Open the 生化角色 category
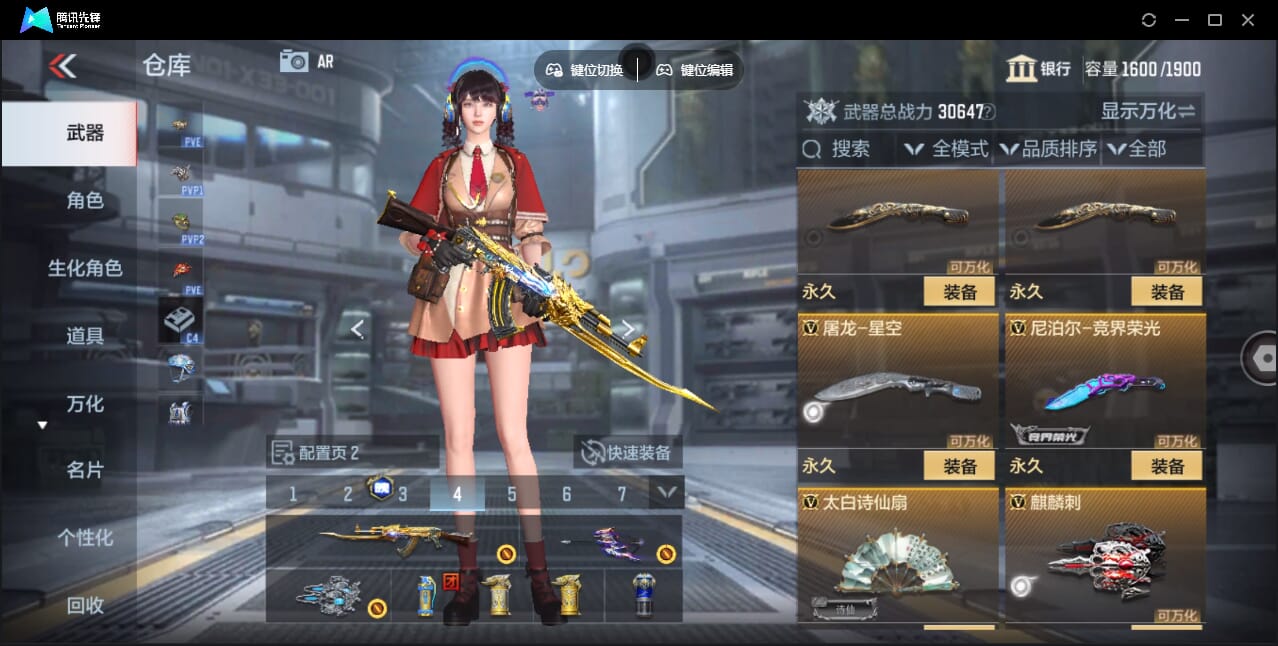Screen dimensions: 1278x646 click(x=85, y=268)
